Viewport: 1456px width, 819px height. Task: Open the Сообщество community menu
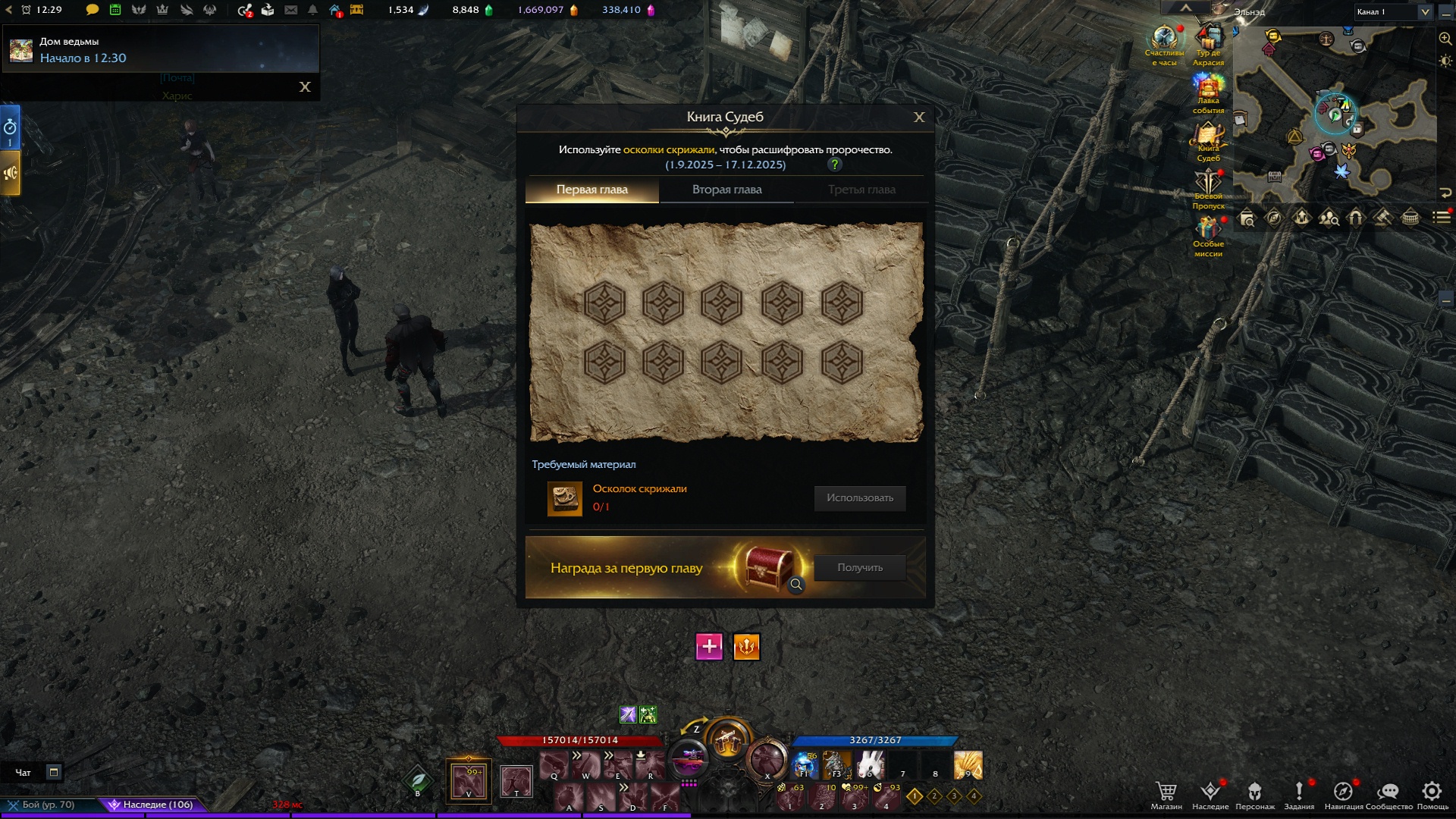coord(1389,792)
